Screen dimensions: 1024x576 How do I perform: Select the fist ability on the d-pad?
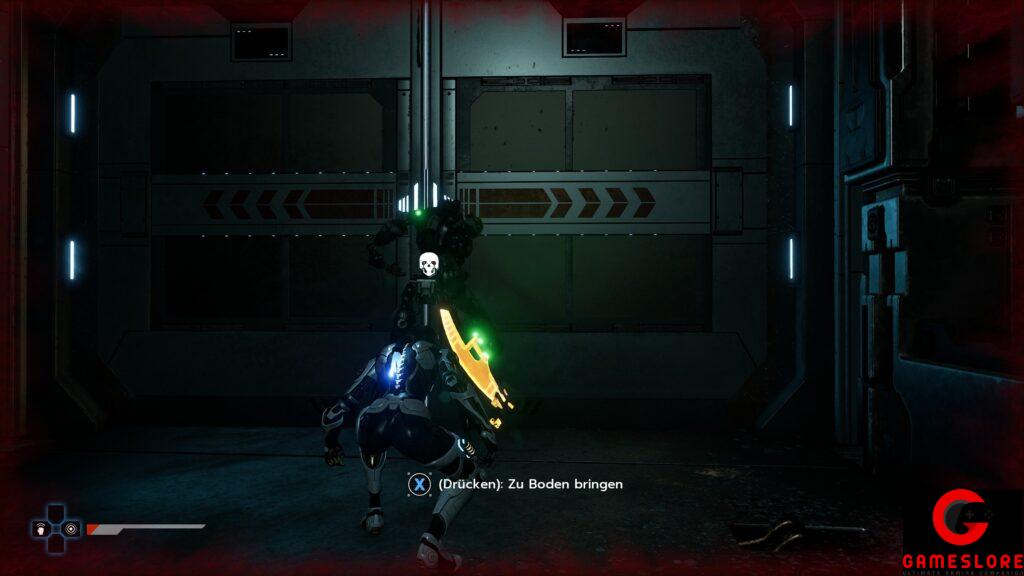(41, 528)
